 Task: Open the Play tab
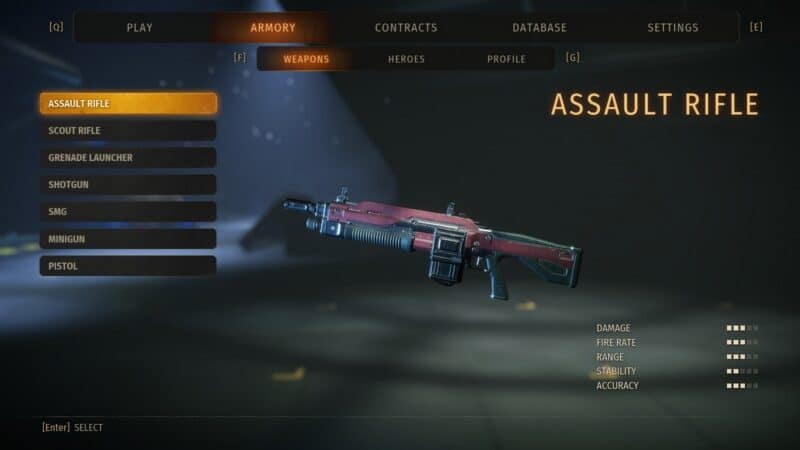point(140,28)
